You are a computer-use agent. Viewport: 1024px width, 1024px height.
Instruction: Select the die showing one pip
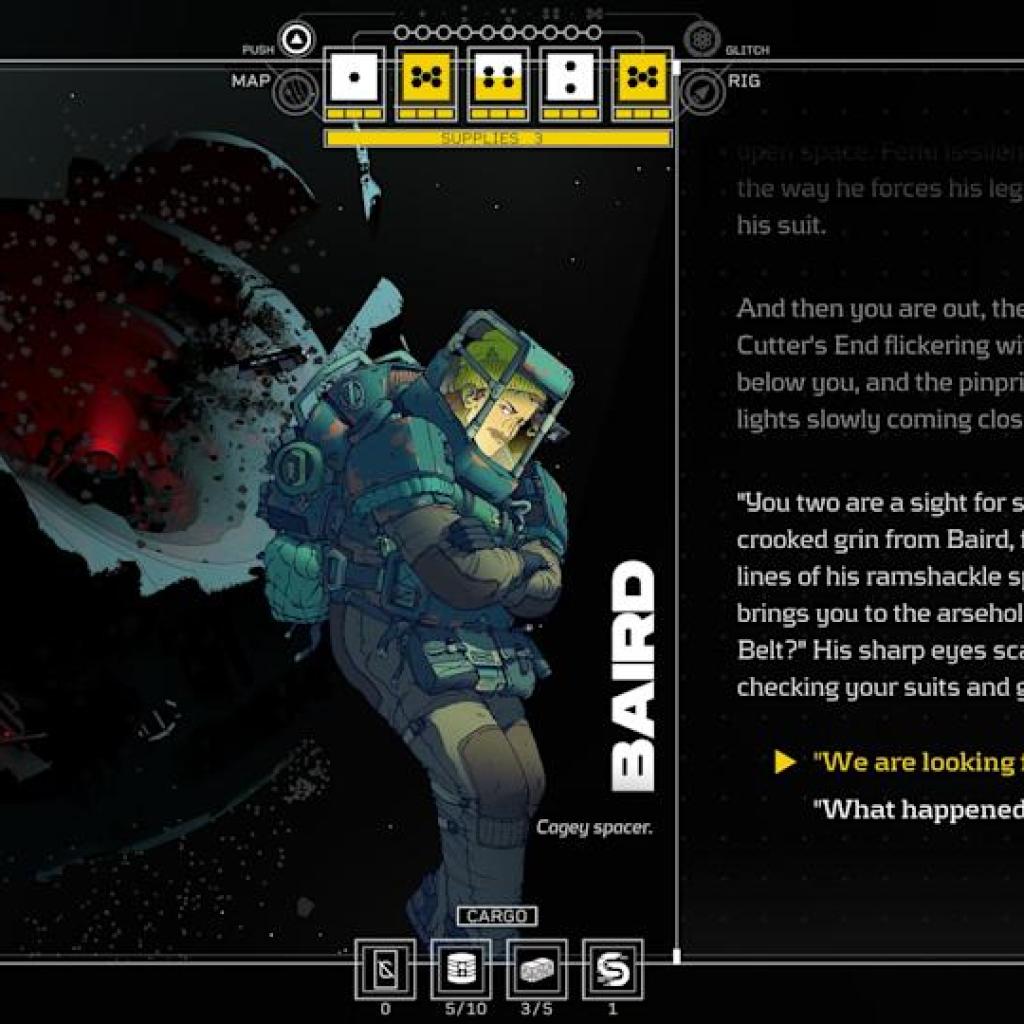tap(354, 78)
